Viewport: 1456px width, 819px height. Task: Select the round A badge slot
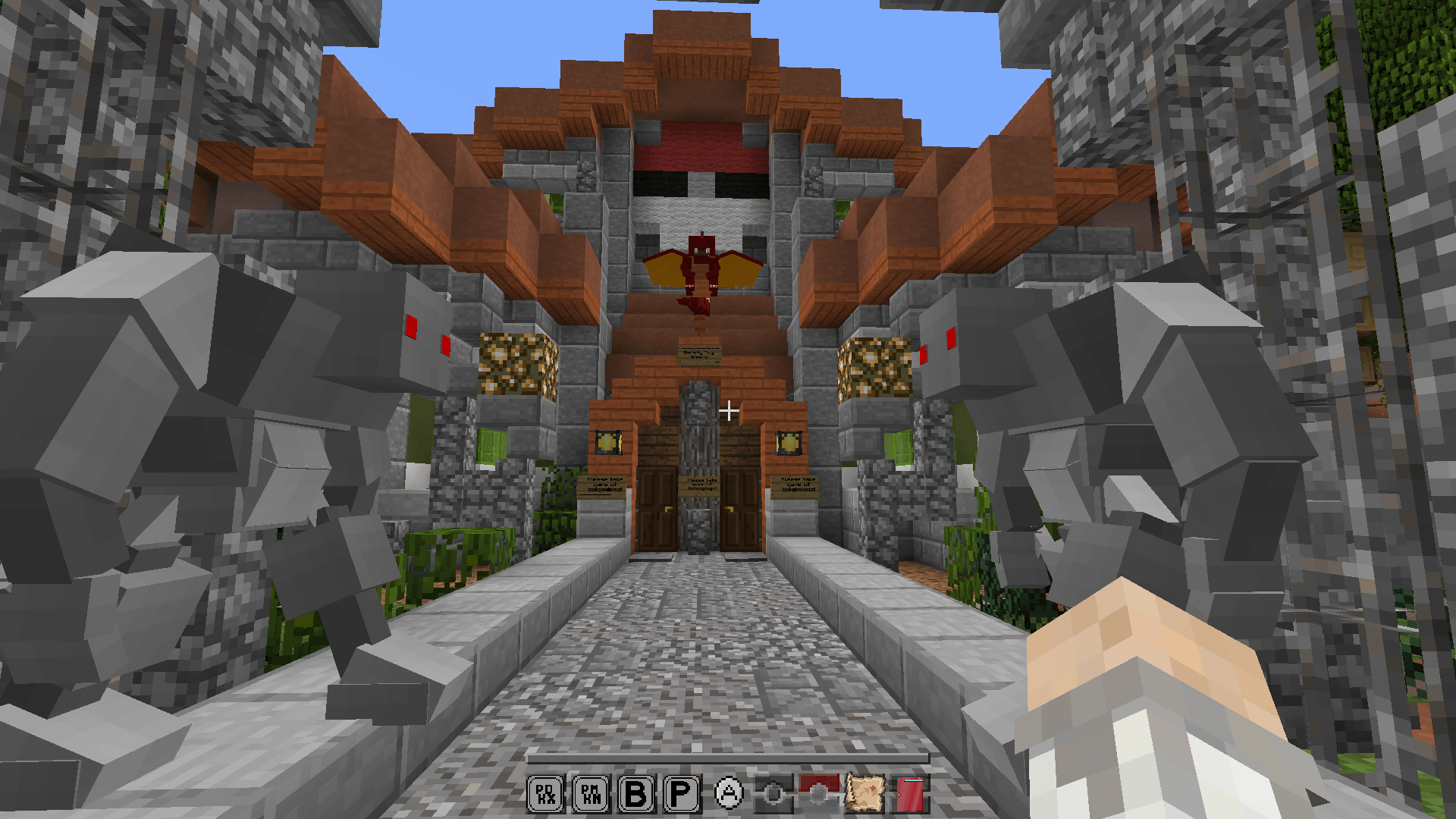729,794
